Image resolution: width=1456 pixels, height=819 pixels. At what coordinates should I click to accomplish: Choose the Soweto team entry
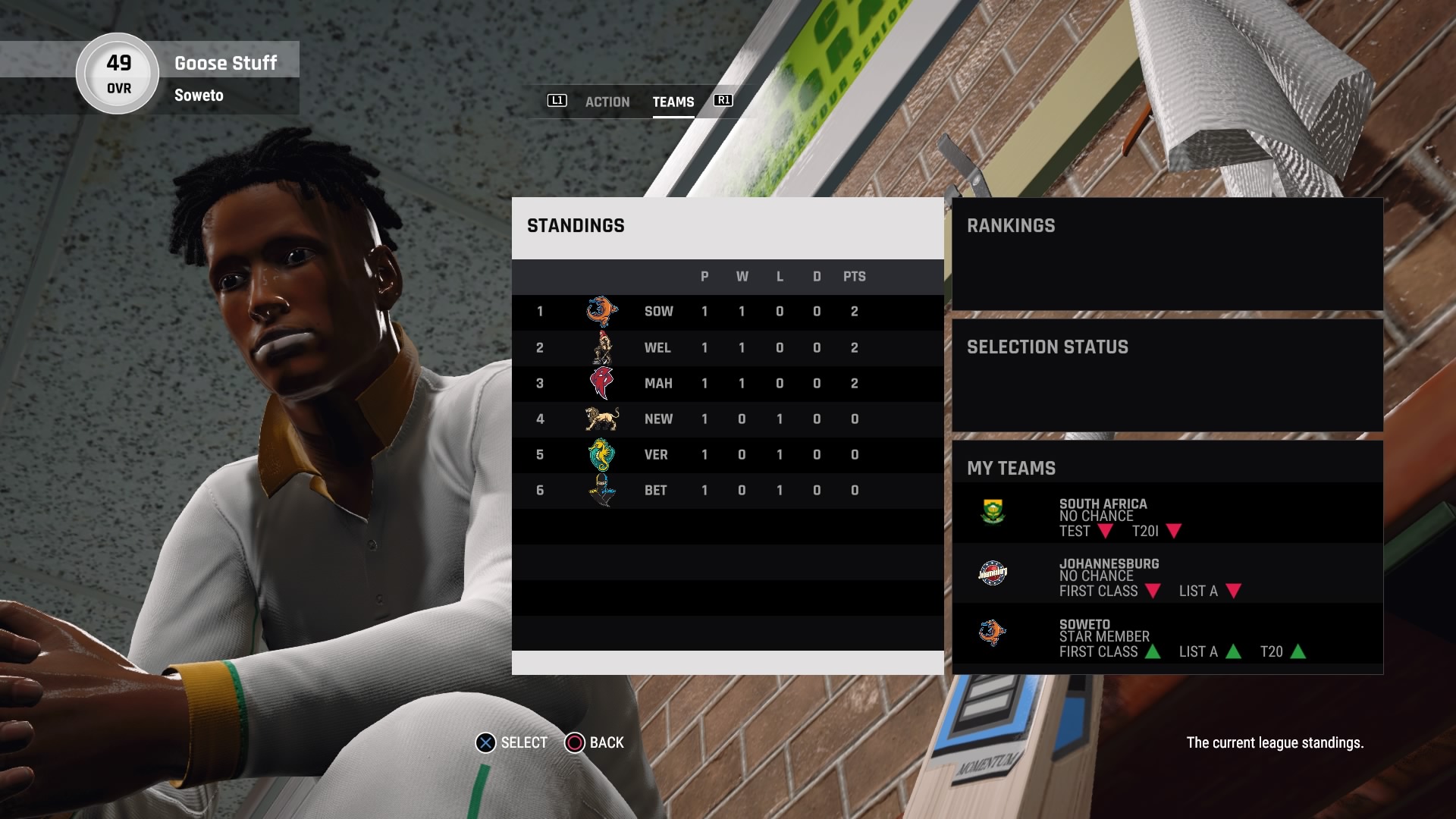click(1166, 635)
